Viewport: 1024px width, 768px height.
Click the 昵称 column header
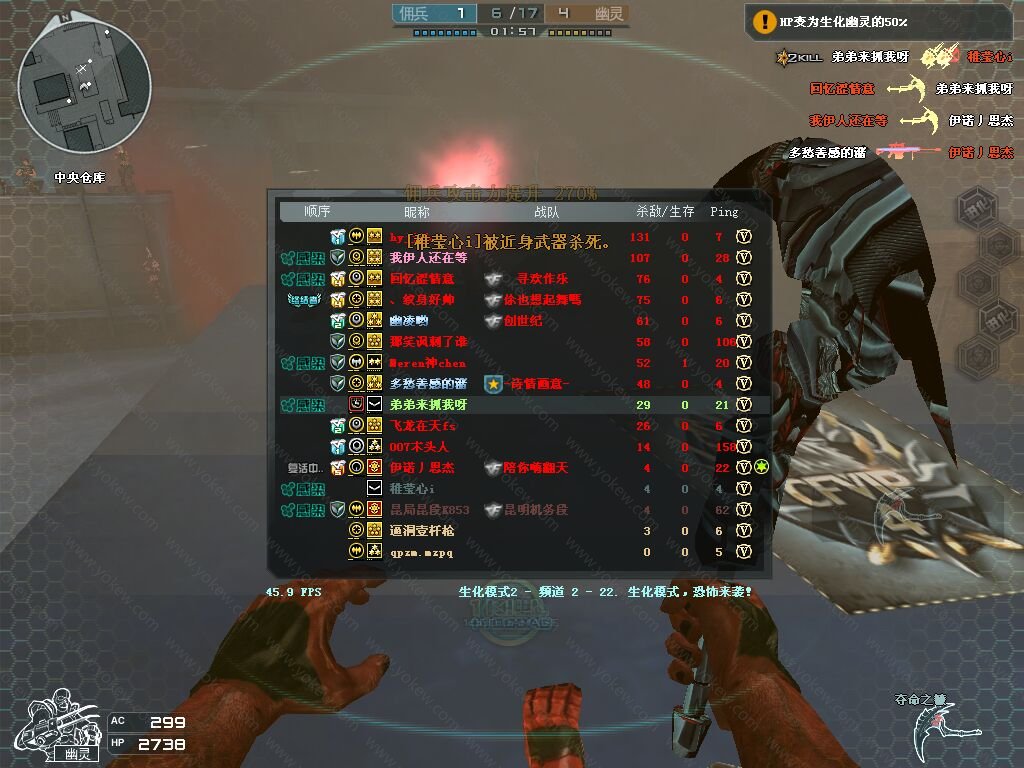coord(416,212)
